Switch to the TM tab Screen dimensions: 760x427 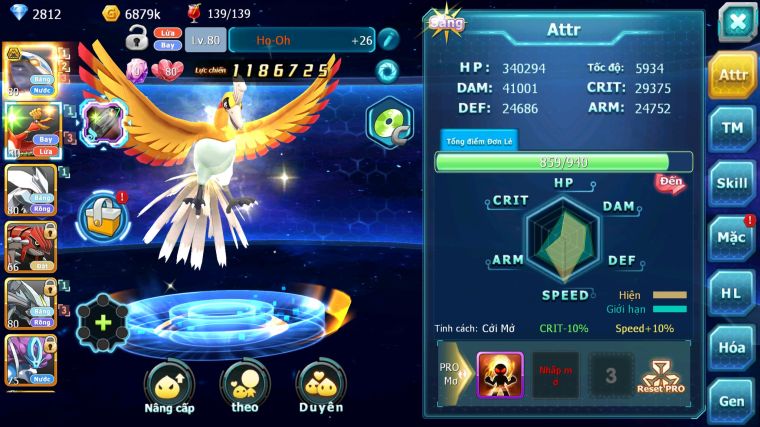coord(732,128)
